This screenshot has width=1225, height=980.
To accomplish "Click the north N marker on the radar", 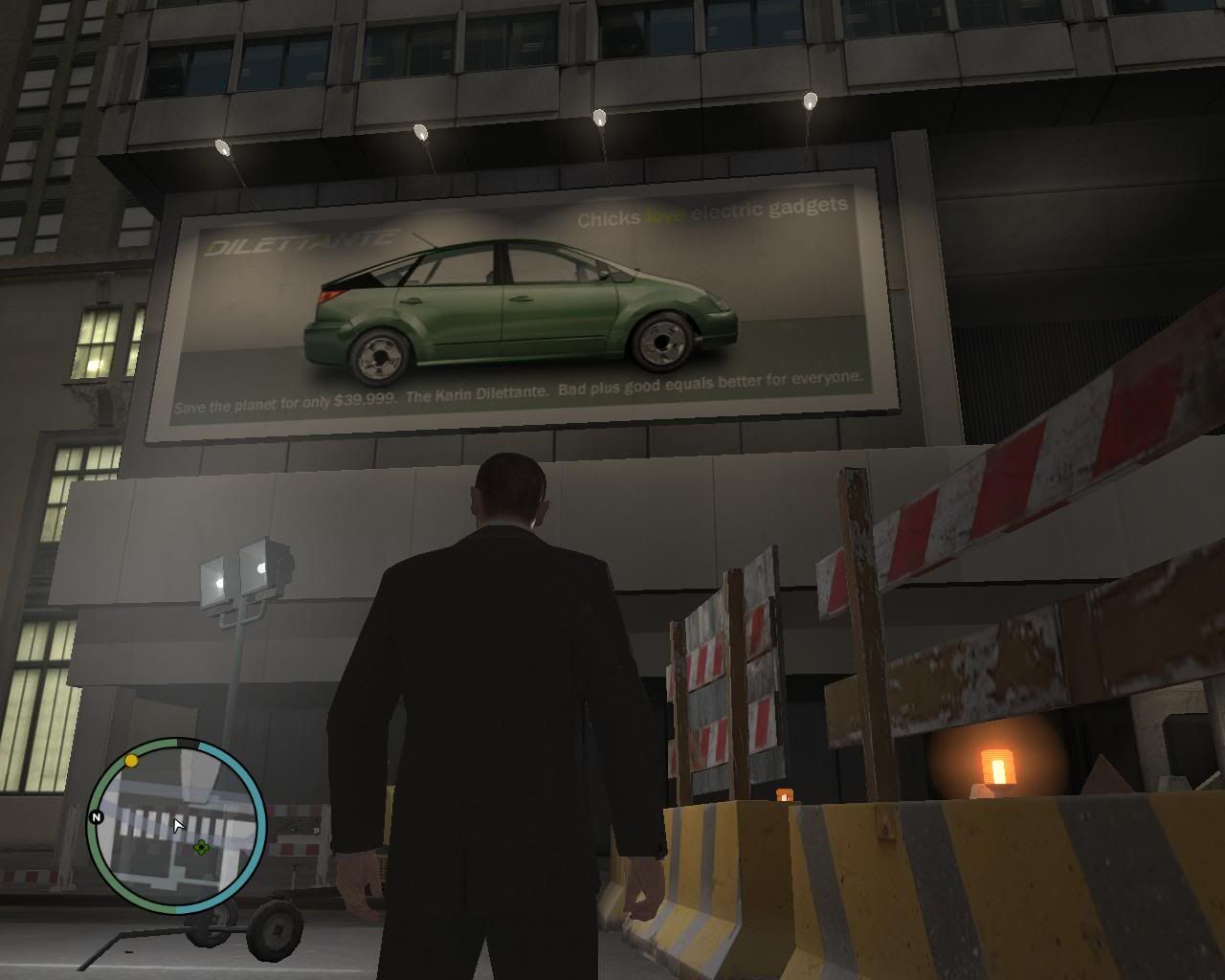I will pos(96,817).
